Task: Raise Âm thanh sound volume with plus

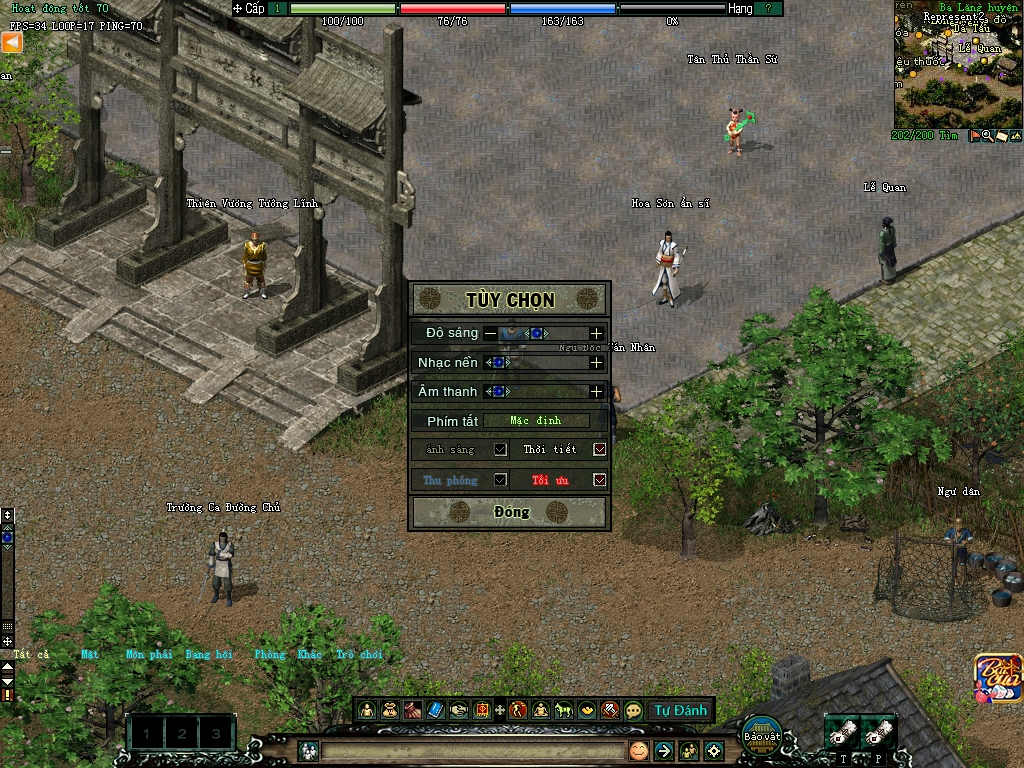Action: (x=597, y=392)
